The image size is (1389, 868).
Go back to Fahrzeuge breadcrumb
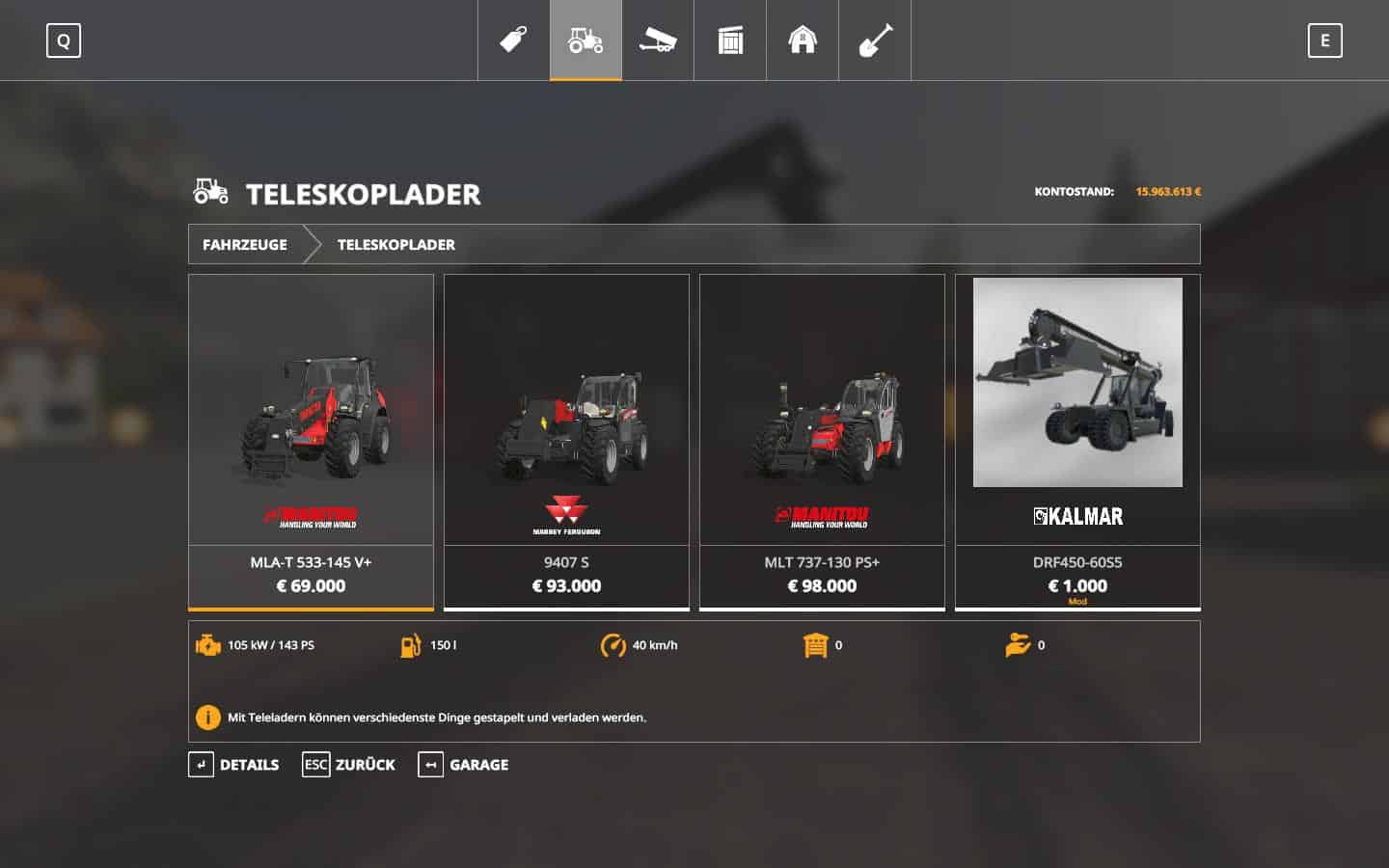click(x=245, y=245)
